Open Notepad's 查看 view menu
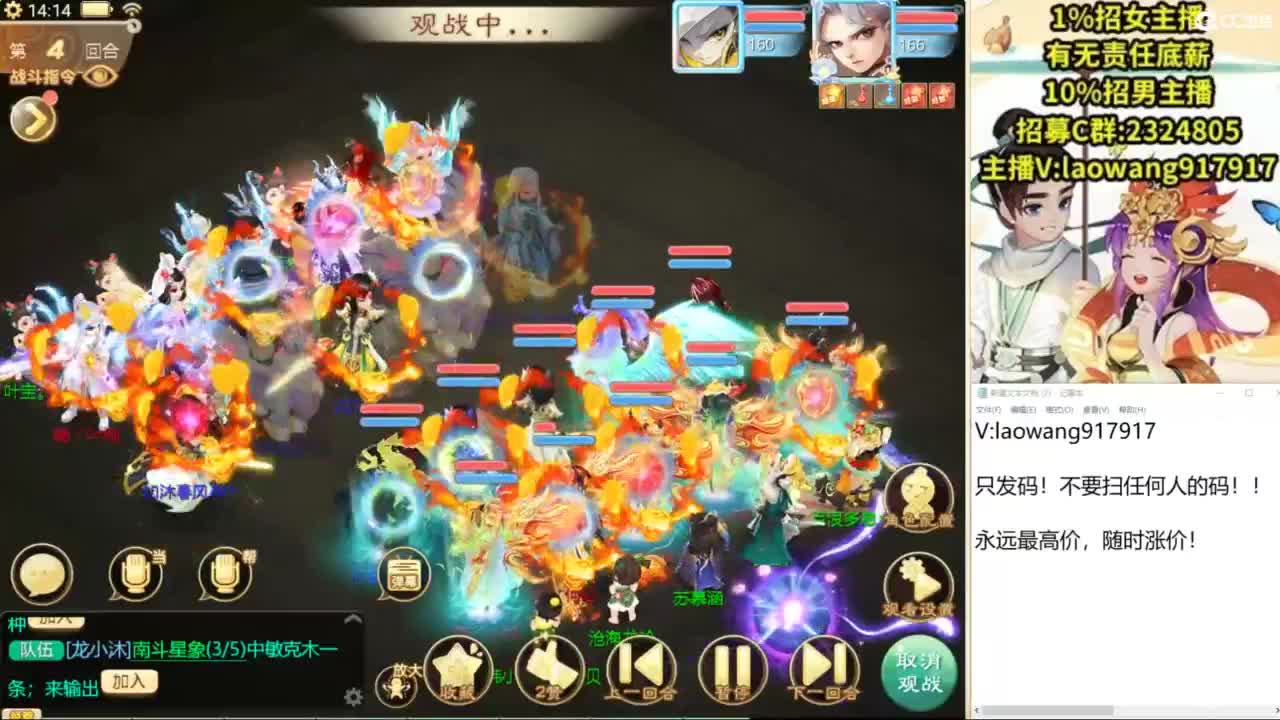The image size is (1280, 720). (x=1096, y=408)
